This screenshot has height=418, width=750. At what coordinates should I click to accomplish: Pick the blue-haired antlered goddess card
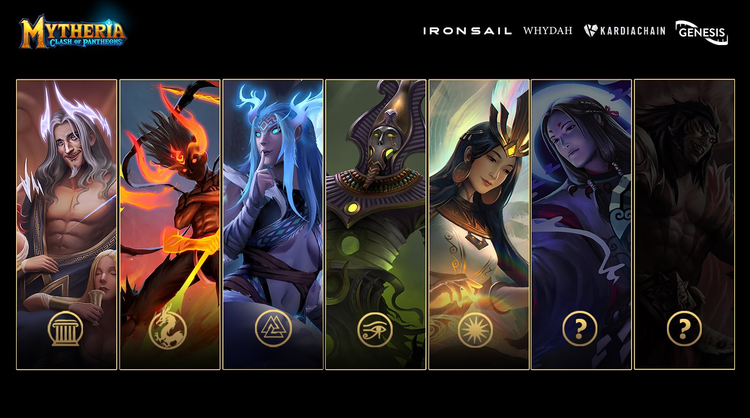tap(272, 224)
